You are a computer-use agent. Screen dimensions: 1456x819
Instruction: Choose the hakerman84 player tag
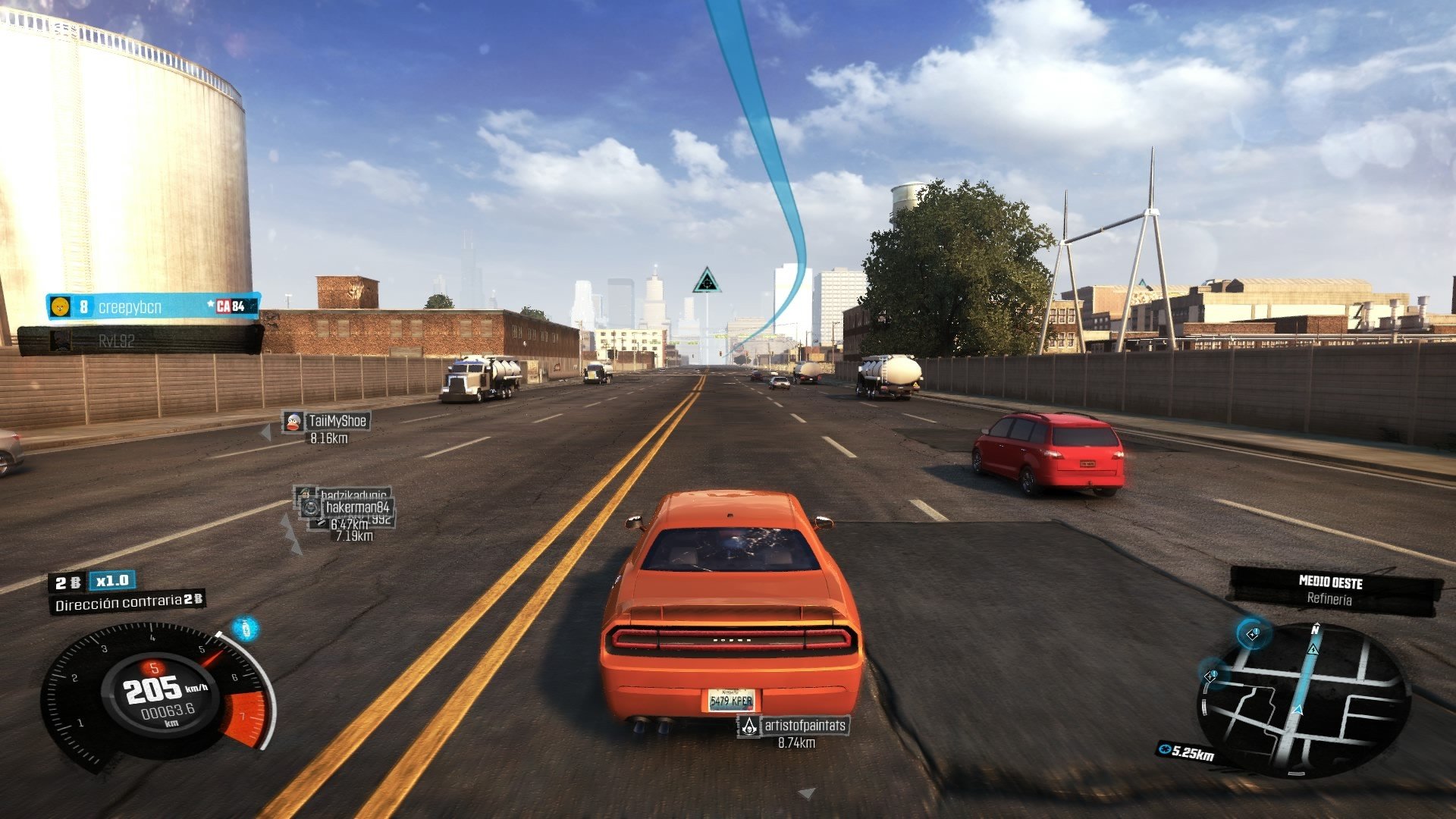(x=356, y=507)
